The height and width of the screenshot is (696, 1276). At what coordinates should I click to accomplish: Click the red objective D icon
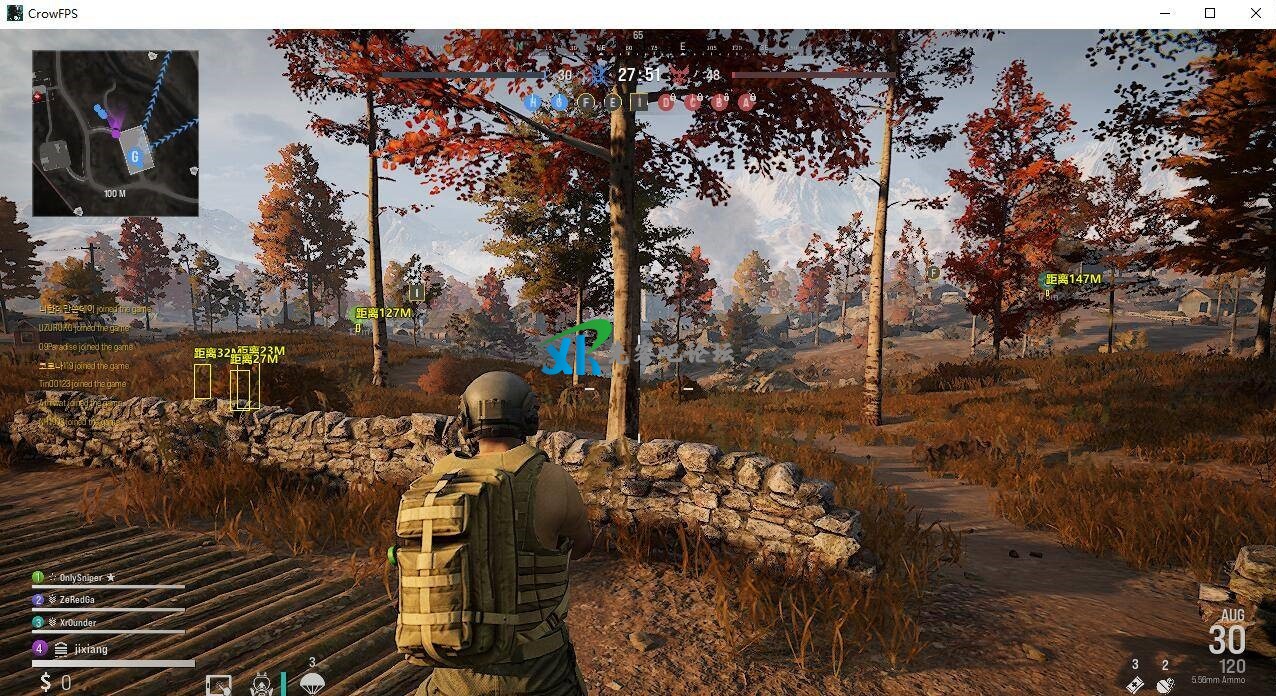(667, 101)
